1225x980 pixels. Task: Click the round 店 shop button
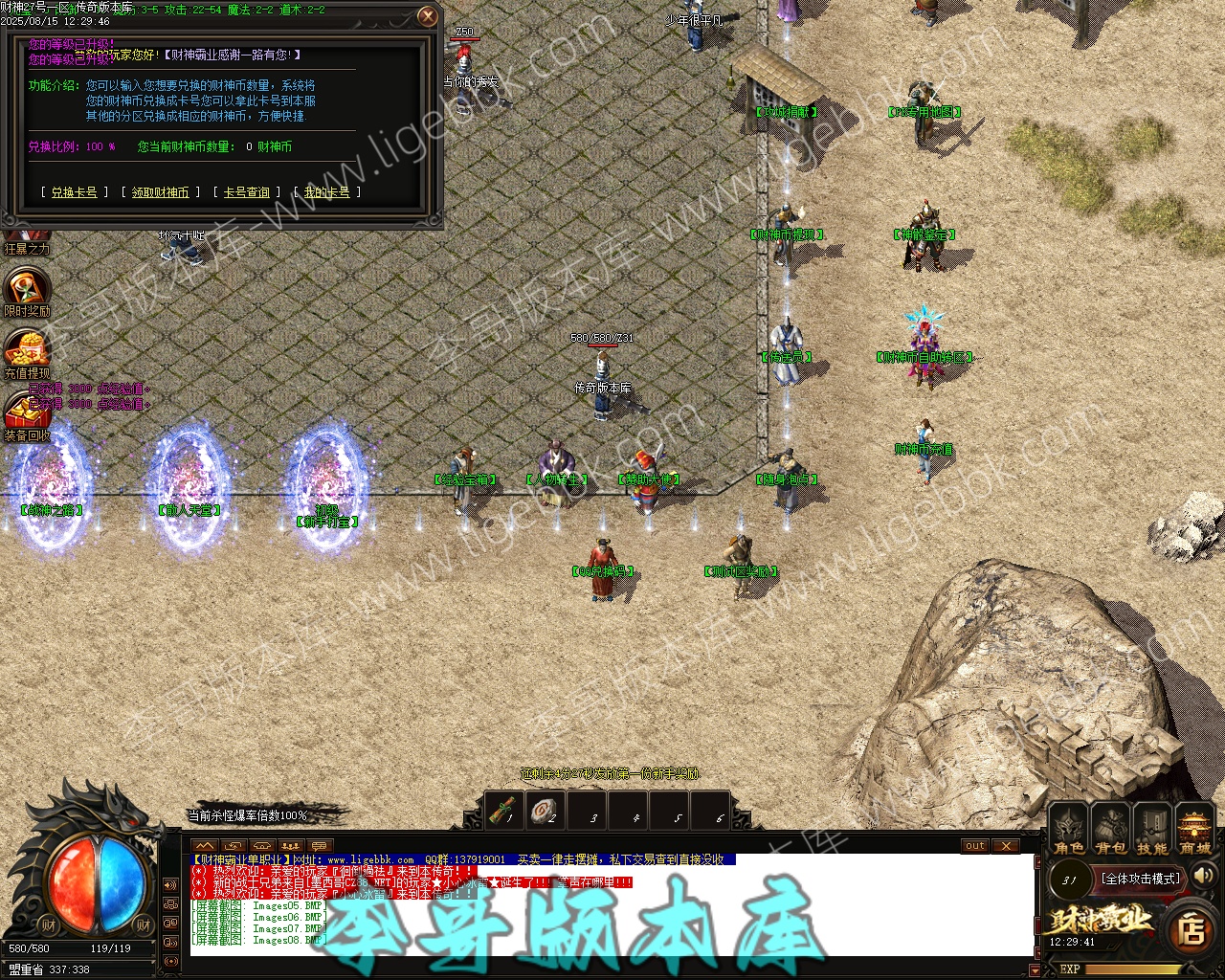point(1192,929)
